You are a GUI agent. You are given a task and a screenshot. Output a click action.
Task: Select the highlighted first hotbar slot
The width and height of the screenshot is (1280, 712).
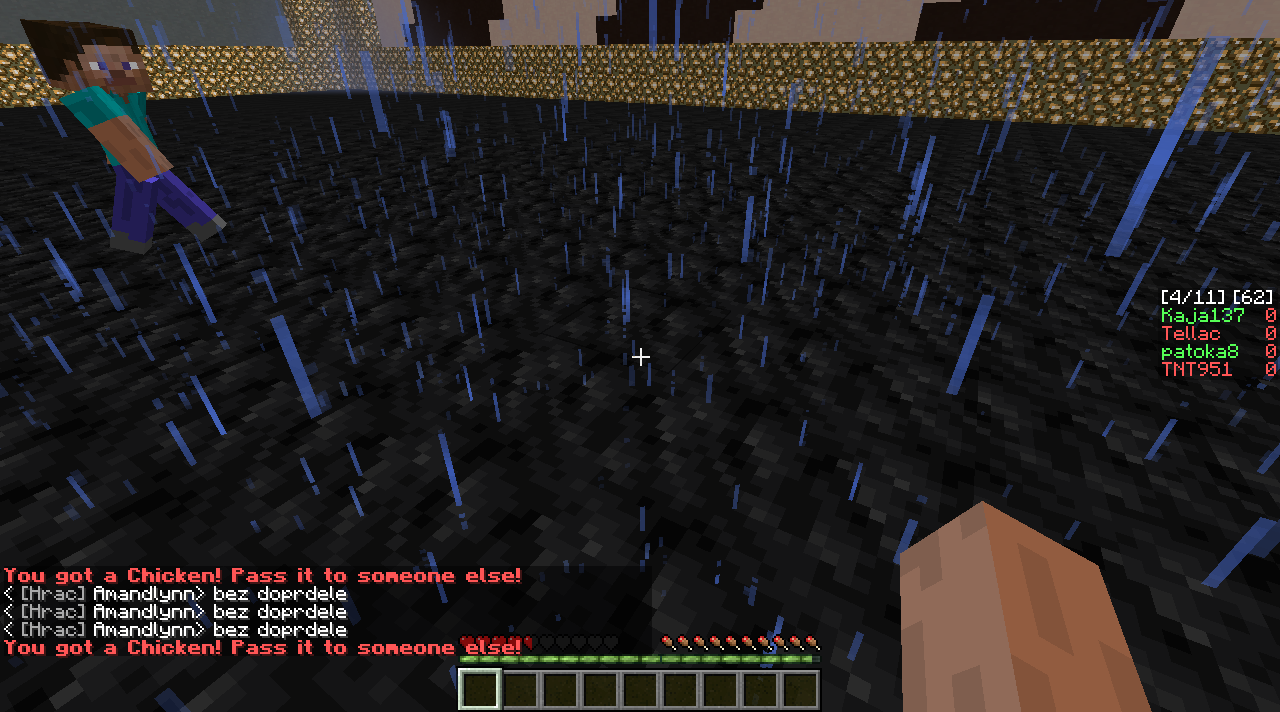pos(480,690)
